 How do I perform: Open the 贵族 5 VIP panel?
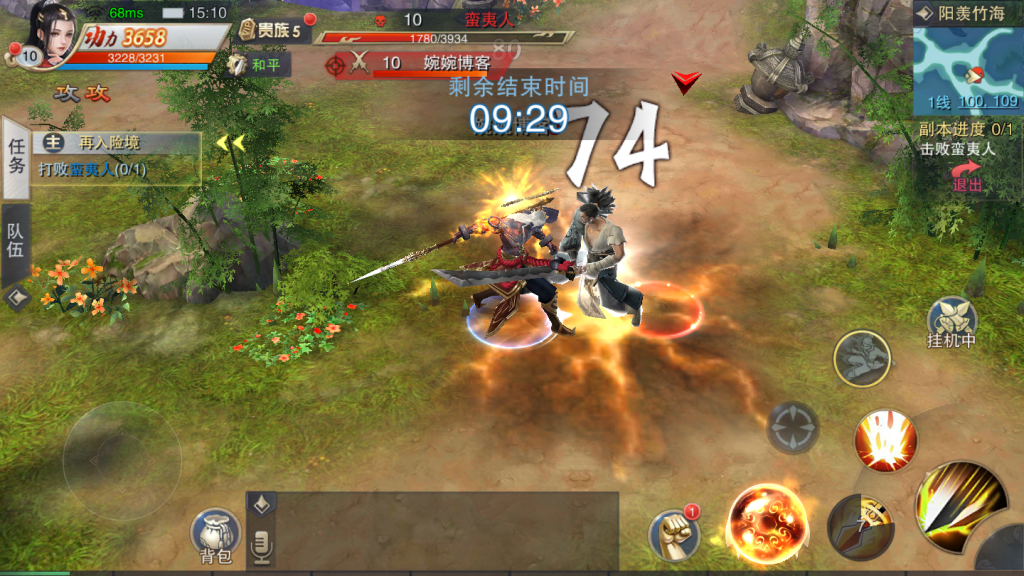click(x=270, y=31)
